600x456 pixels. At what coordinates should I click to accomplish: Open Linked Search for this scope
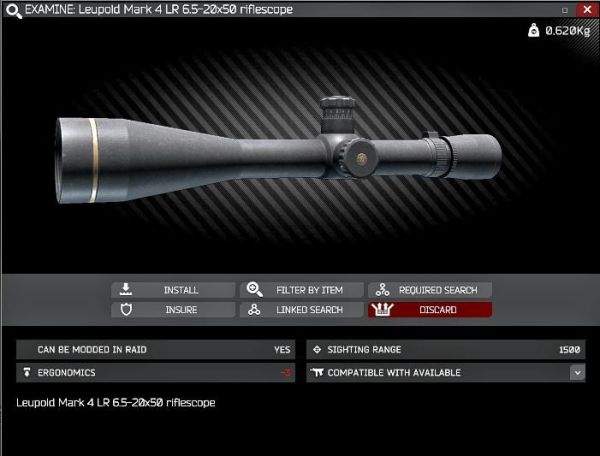pyautogui.click(x=302, y=310)
